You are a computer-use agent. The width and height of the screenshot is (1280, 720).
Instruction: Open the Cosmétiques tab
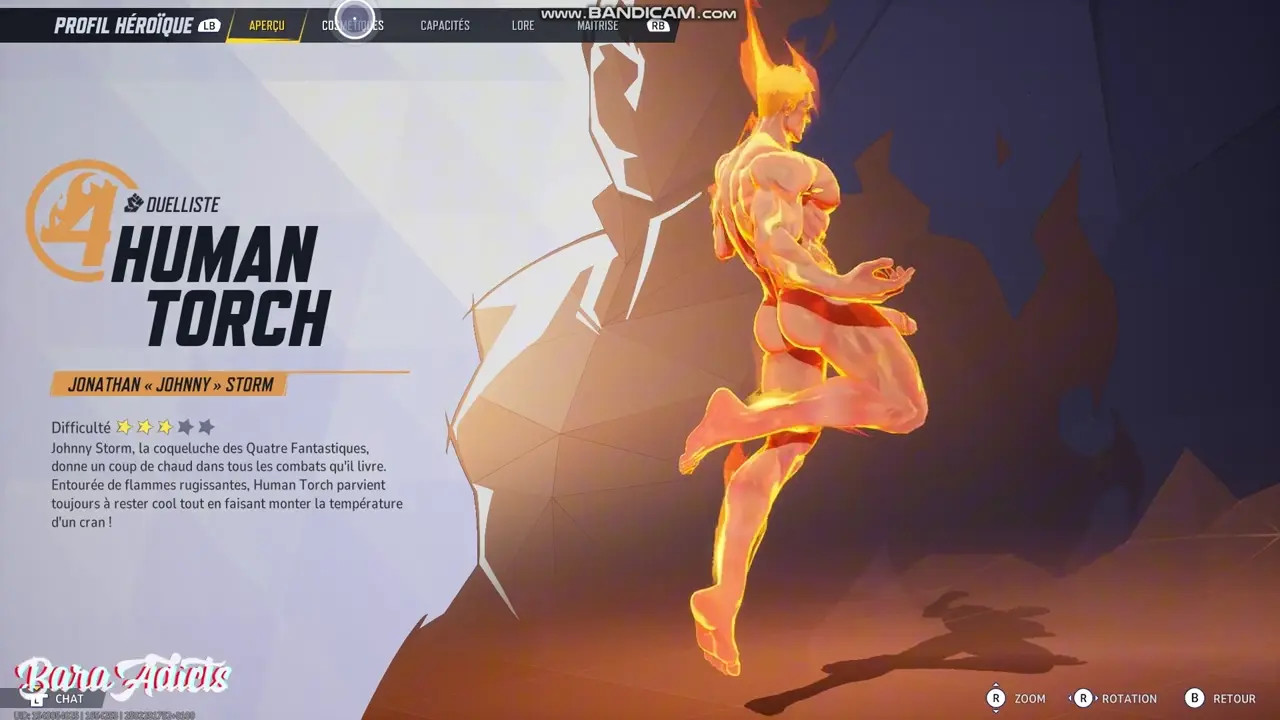352,26
